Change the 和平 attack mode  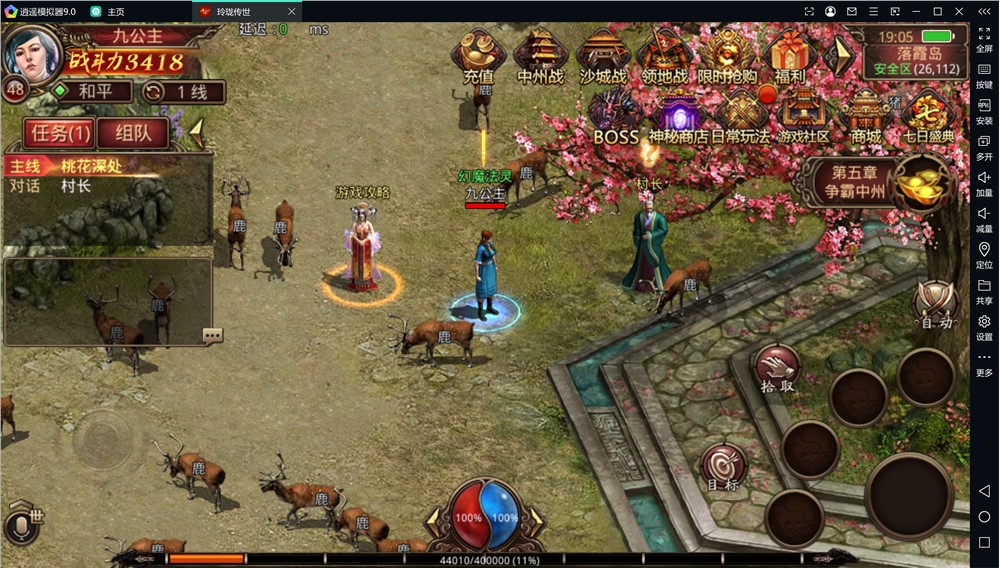pos(92,92)
